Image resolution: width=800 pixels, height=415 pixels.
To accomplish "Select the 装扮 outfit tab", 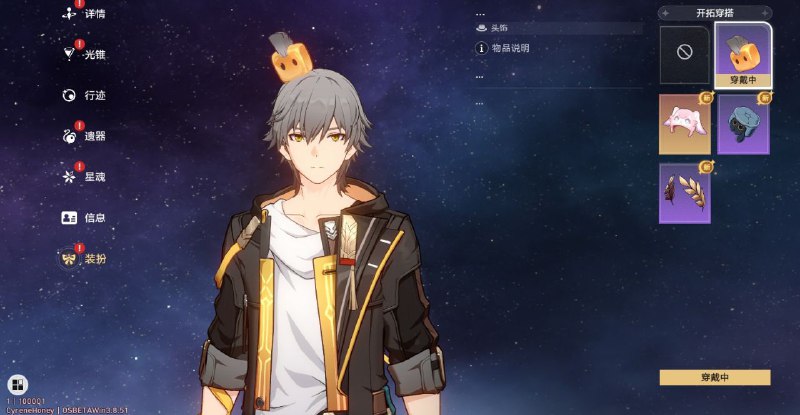I will point(85,259).
